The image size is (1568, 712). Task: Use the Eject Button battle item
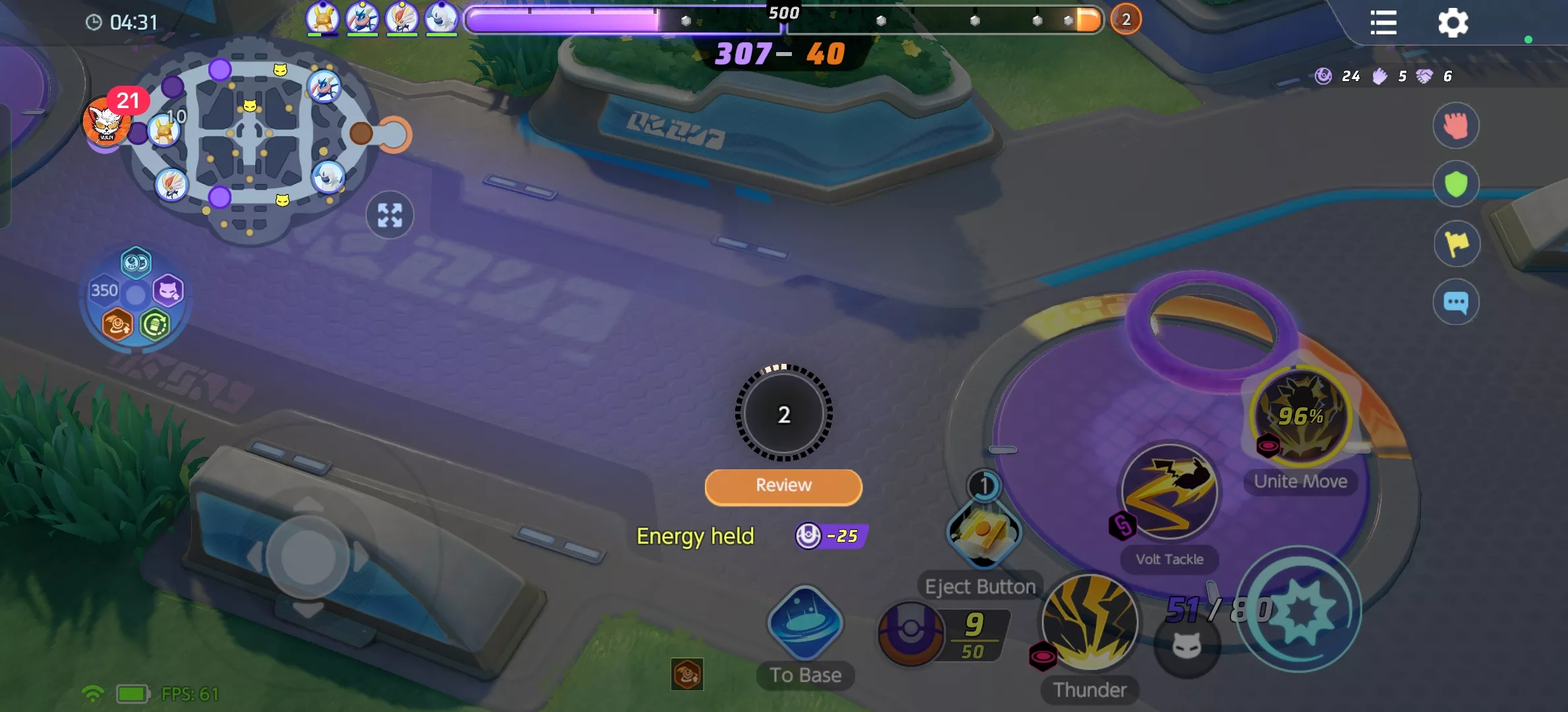coord(984,533)
